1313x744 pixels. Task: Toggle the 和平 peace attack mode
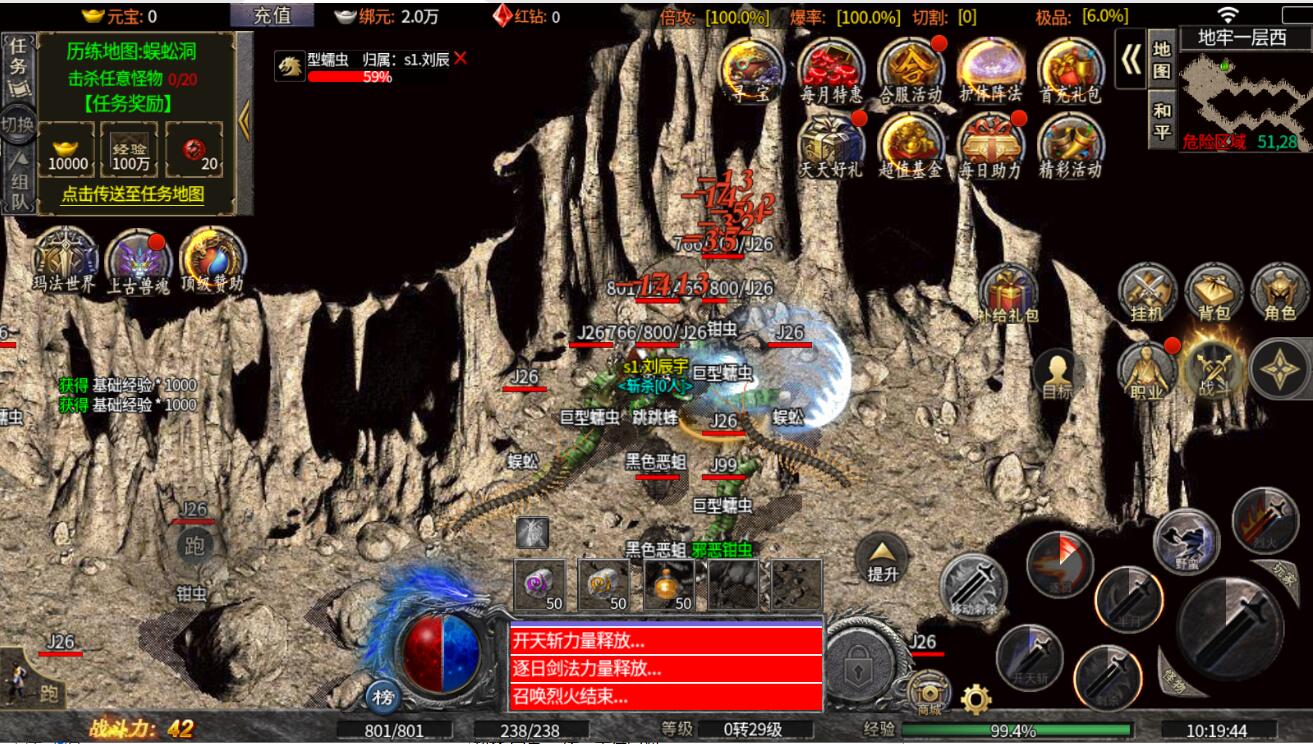point(1161,120)
